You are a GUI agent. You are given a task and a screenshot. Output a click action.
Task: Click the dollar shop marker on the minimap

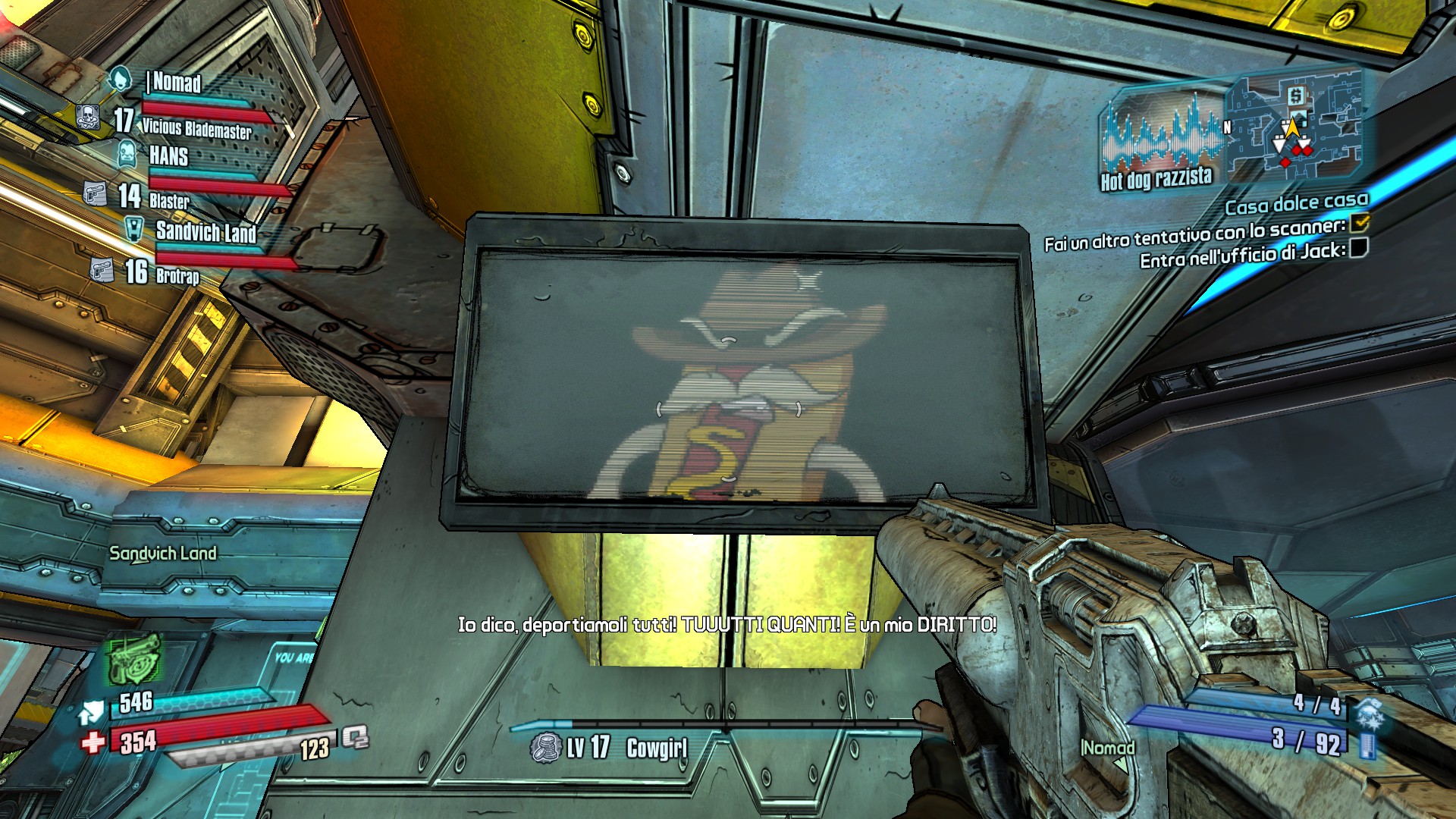pos(1295,96)
